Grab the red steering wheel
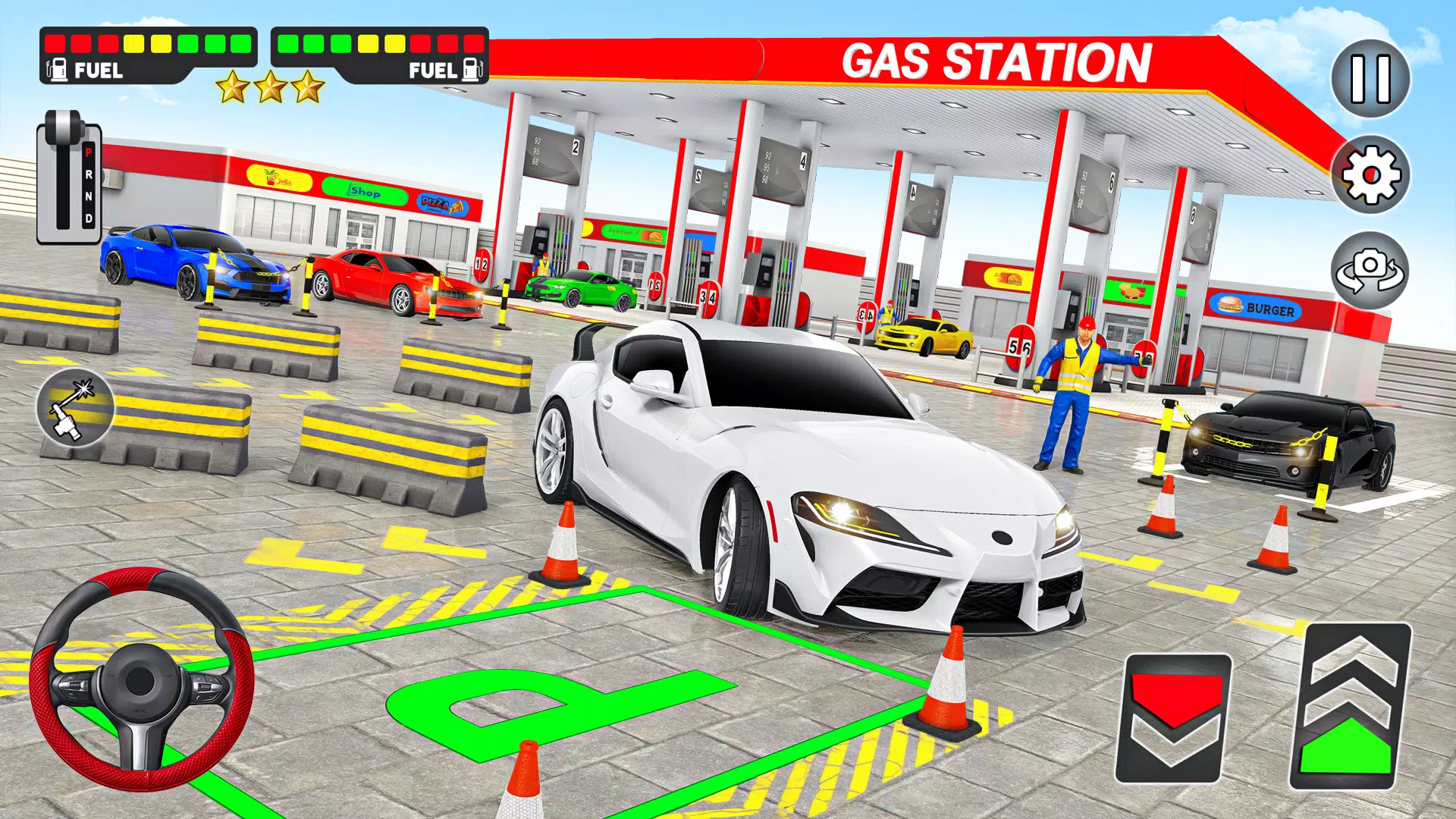 (142, 679)
